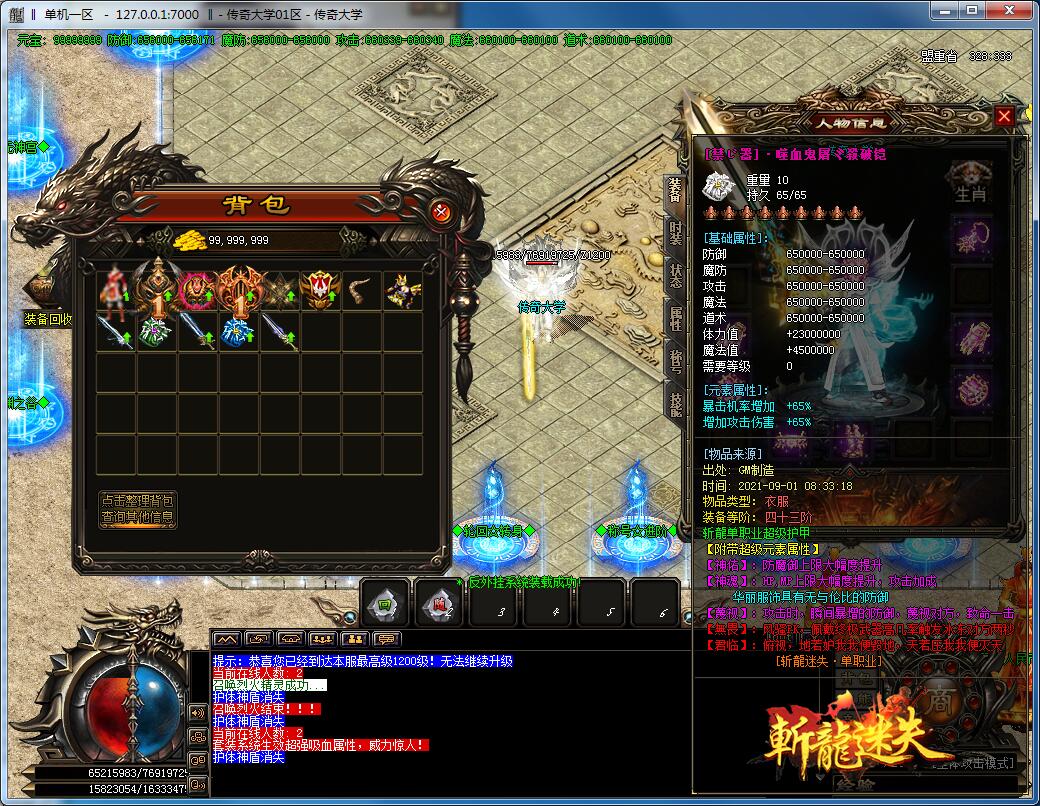This screenshot has height=806, width=1040.
Task: Select the 技能 skills tab
Action: [676, 402]
